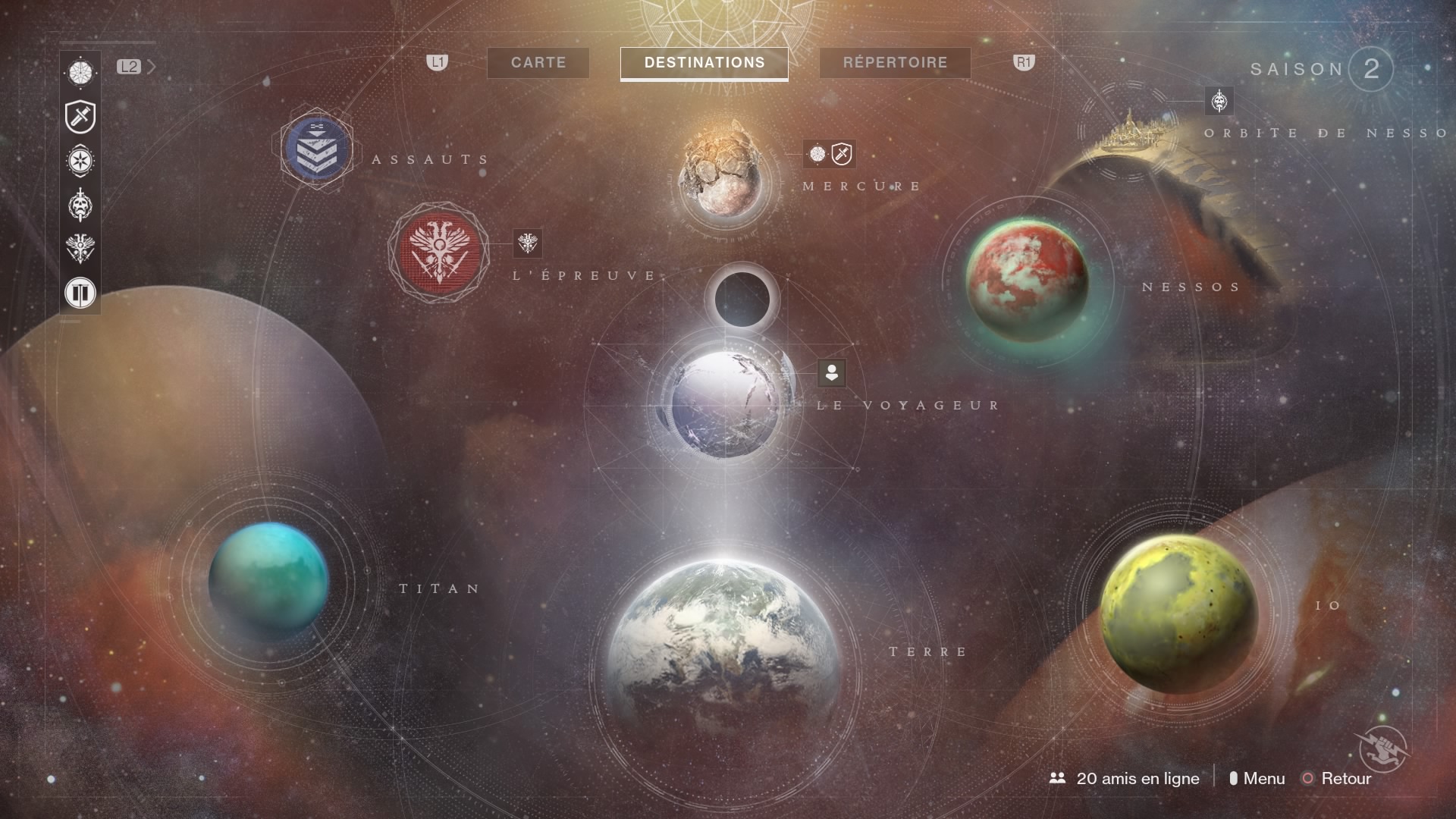Select the skull raid milestone in sidebar
This screenshot has height=819, width=1456.
coord(80,205)
